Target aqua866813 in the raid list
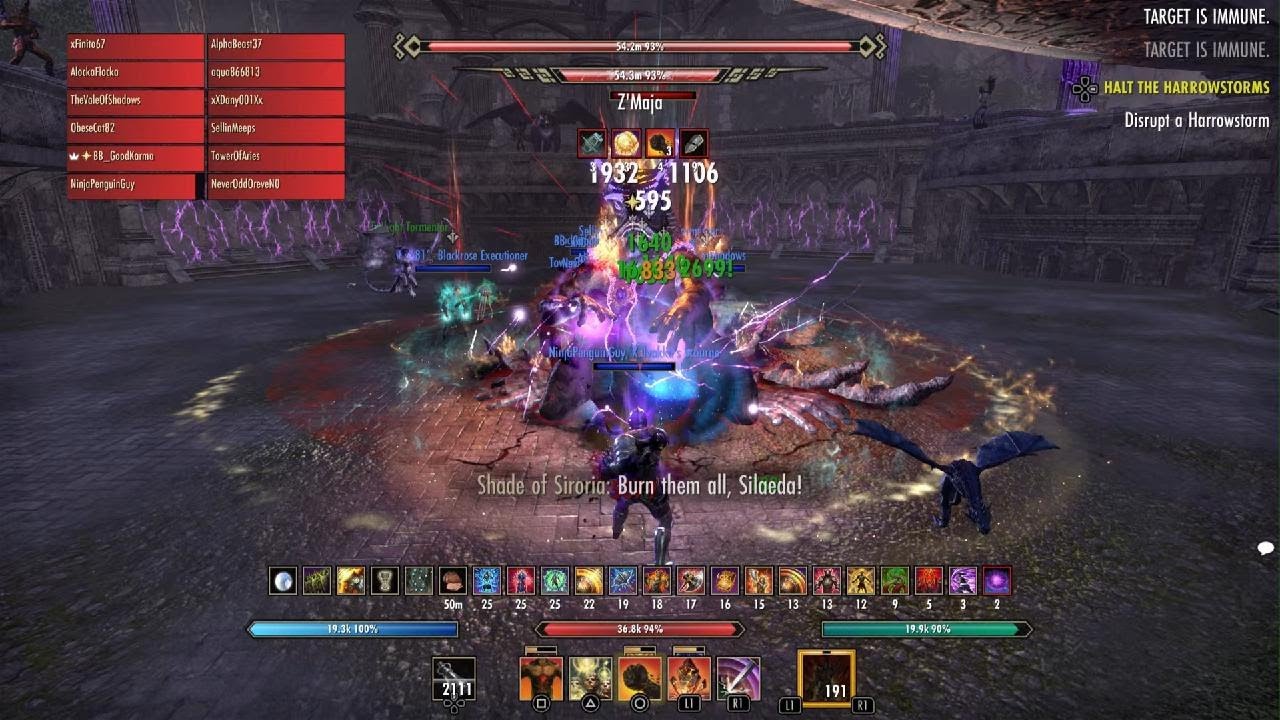Viewport: 1280px width, 720px height. (276, 74)
